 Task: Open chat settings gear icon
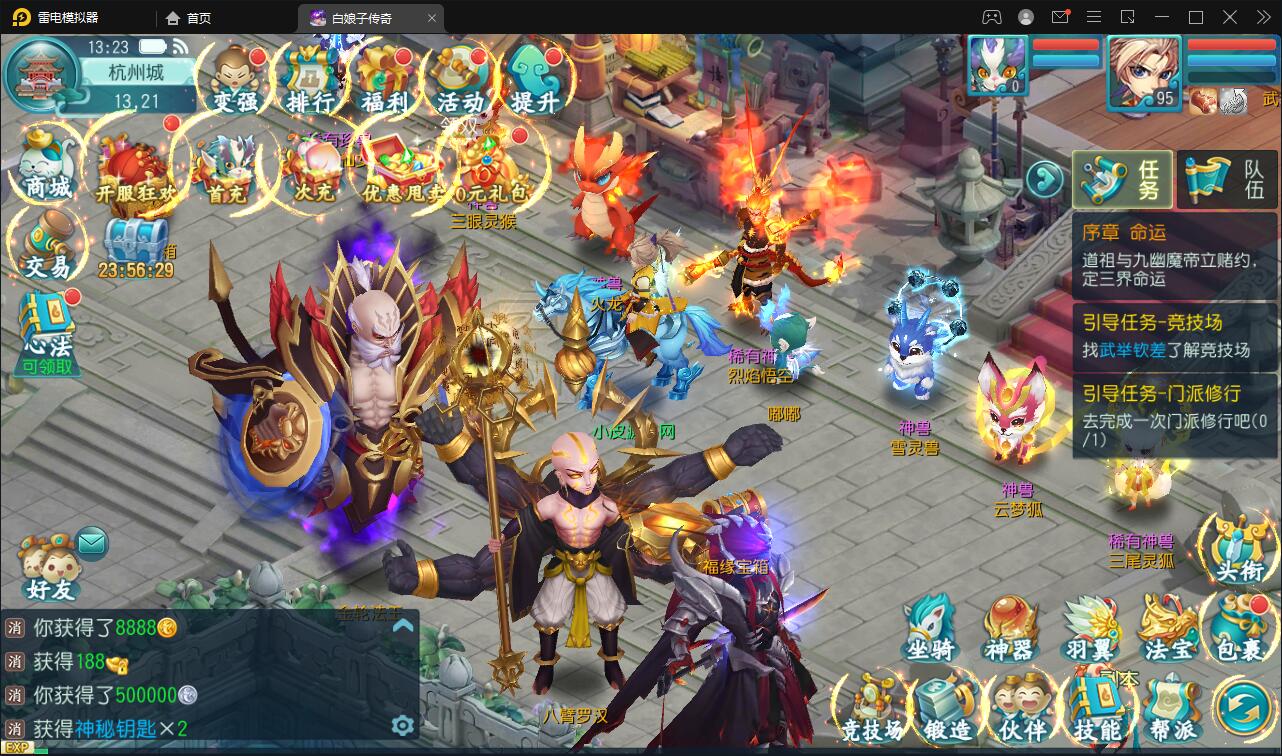click(x=403, y=725)
